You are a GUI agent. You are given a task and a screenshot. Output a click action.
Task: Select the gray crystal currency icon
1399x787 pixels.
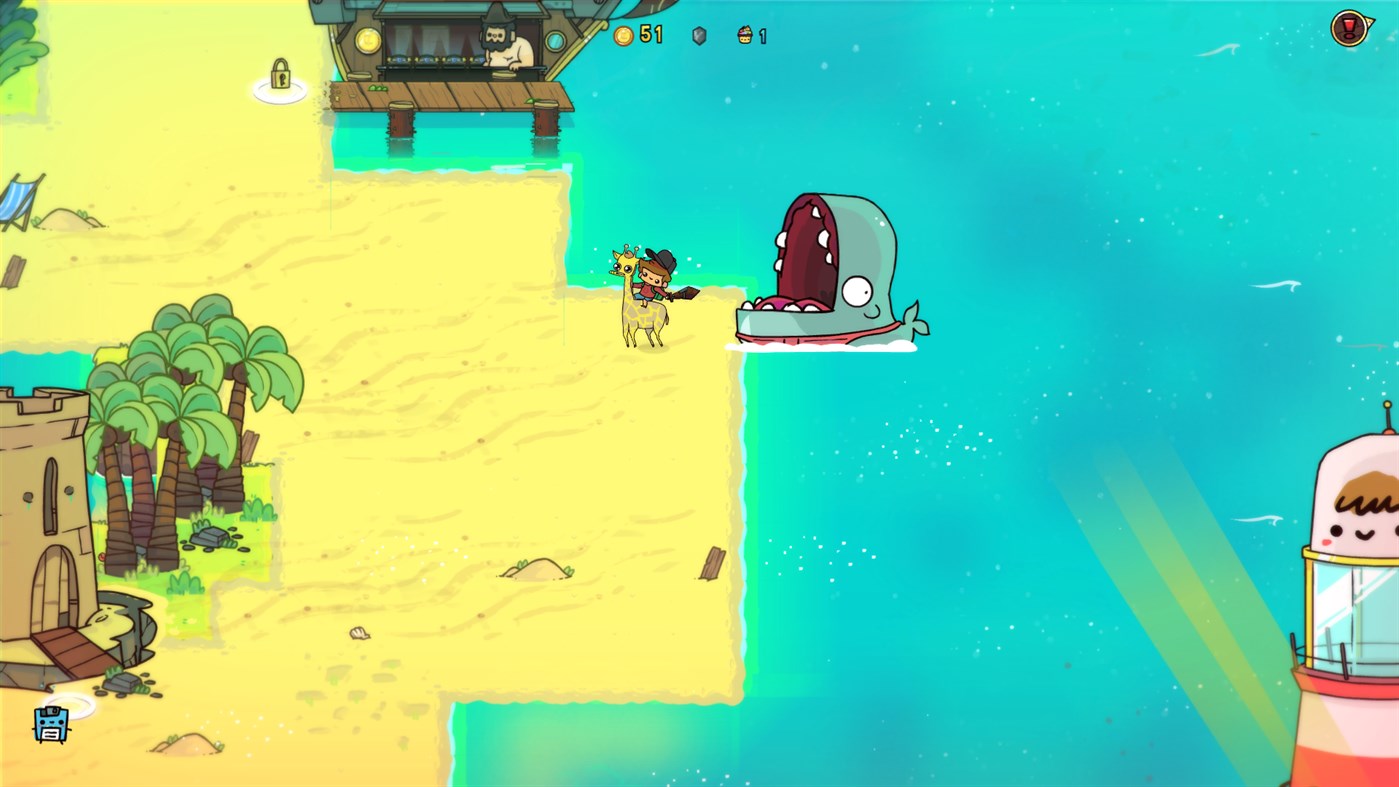click(698, 37)
